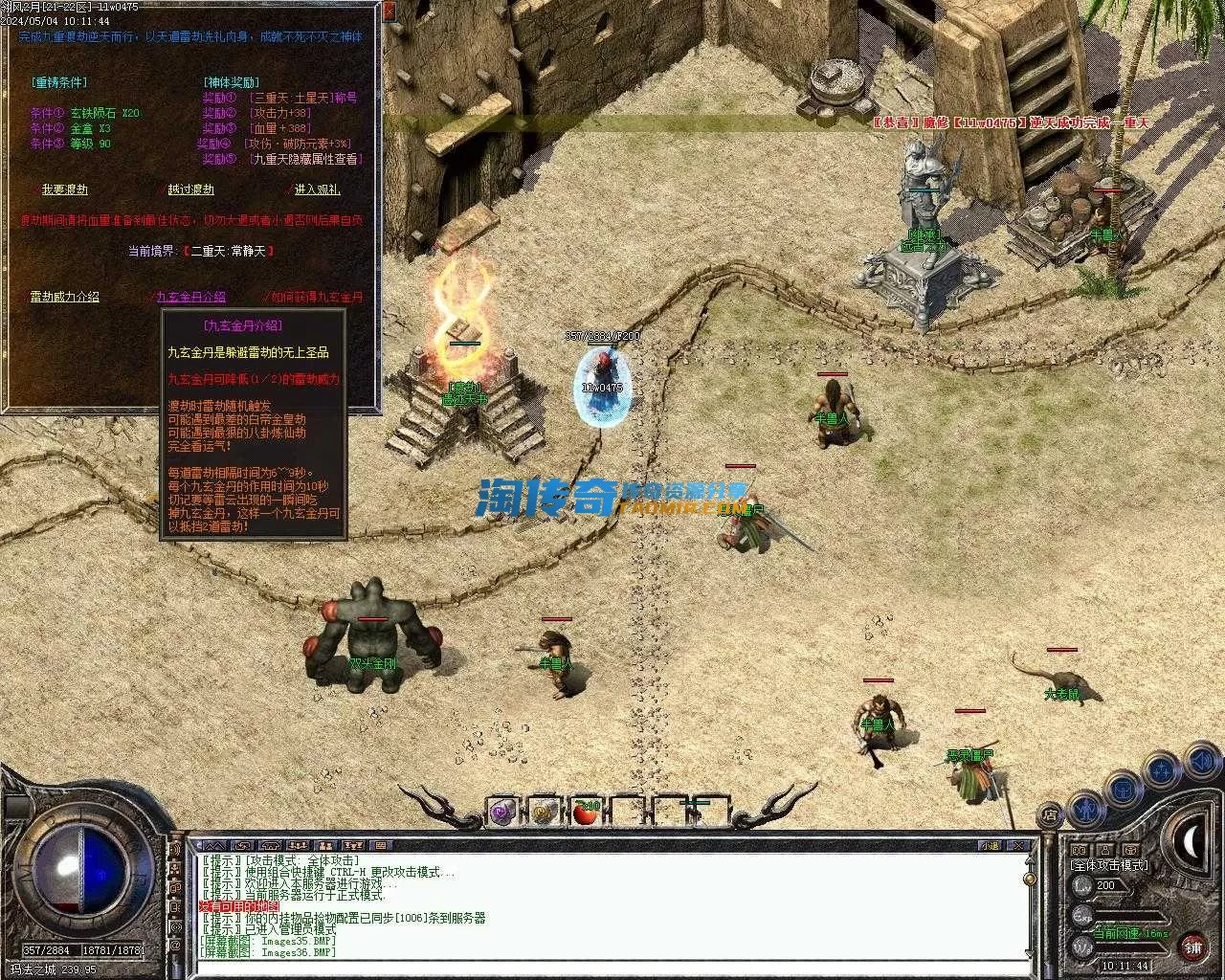Viewport: 1225px width, 980px height.
Task: Open the character figure round button
Action: point(1086,810)
